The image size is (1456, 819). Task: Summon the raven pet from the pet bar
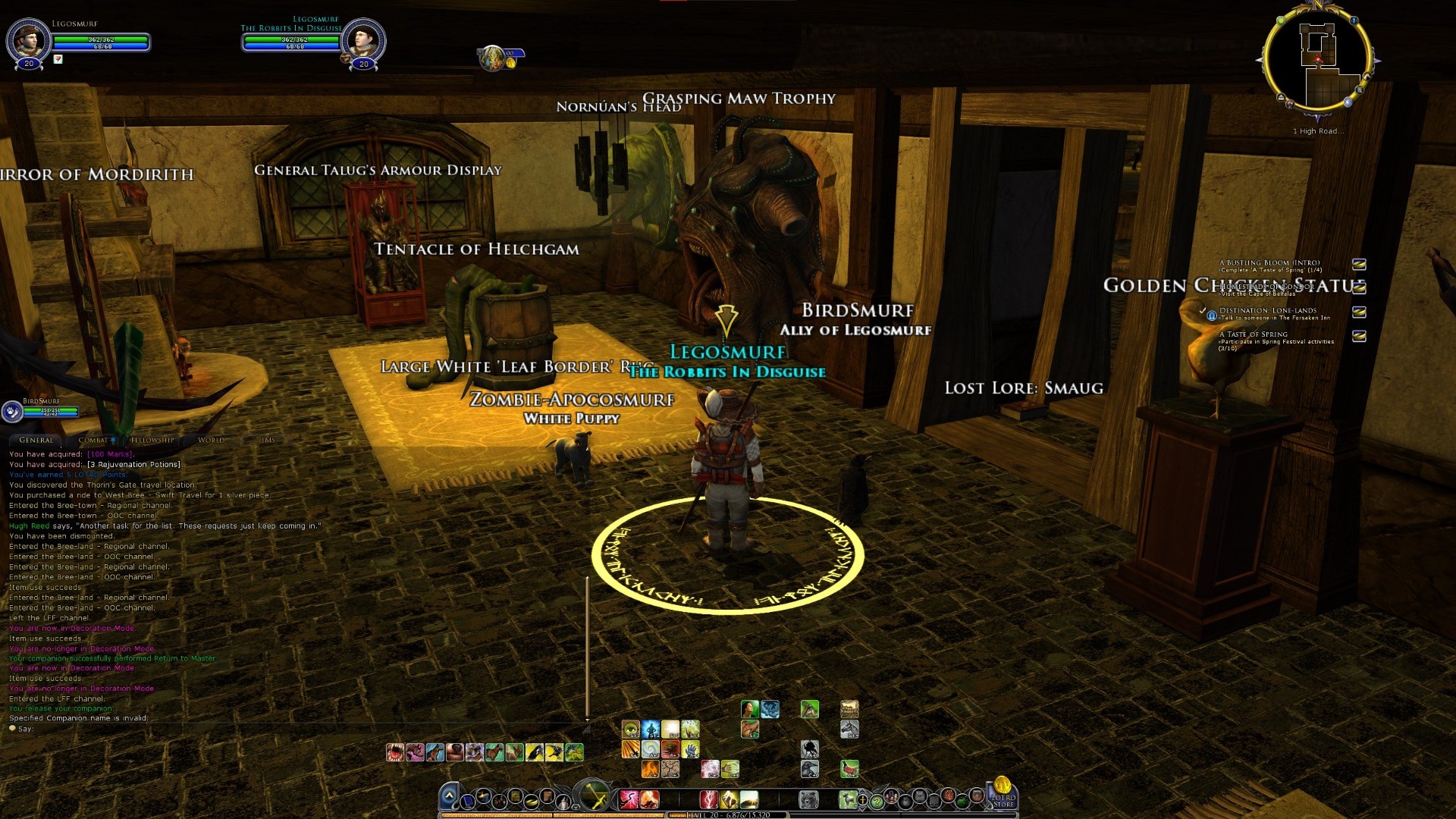[x=535, y=752]
